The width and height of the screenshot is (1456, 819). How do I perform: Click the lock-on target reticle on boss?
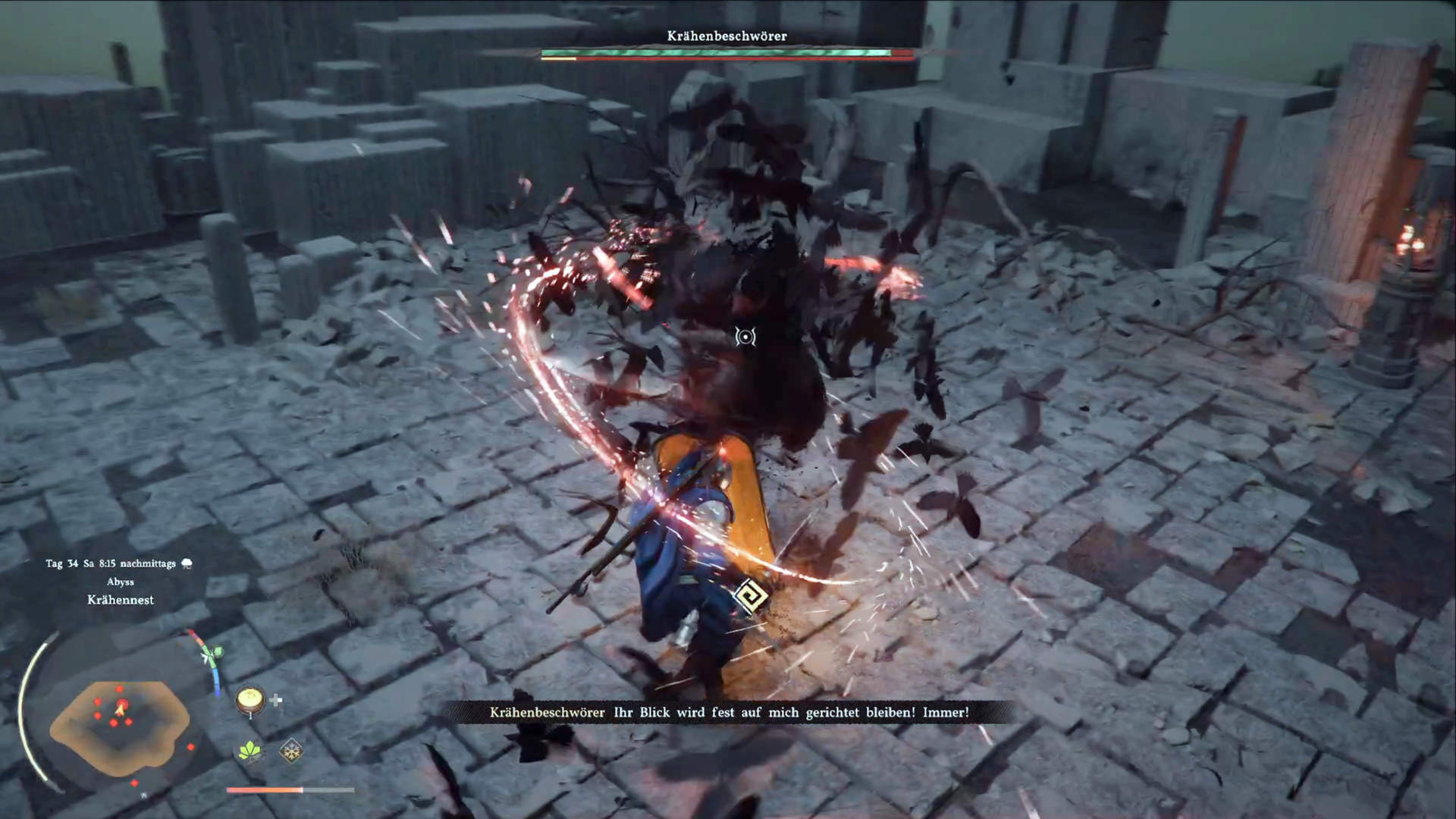745,337
